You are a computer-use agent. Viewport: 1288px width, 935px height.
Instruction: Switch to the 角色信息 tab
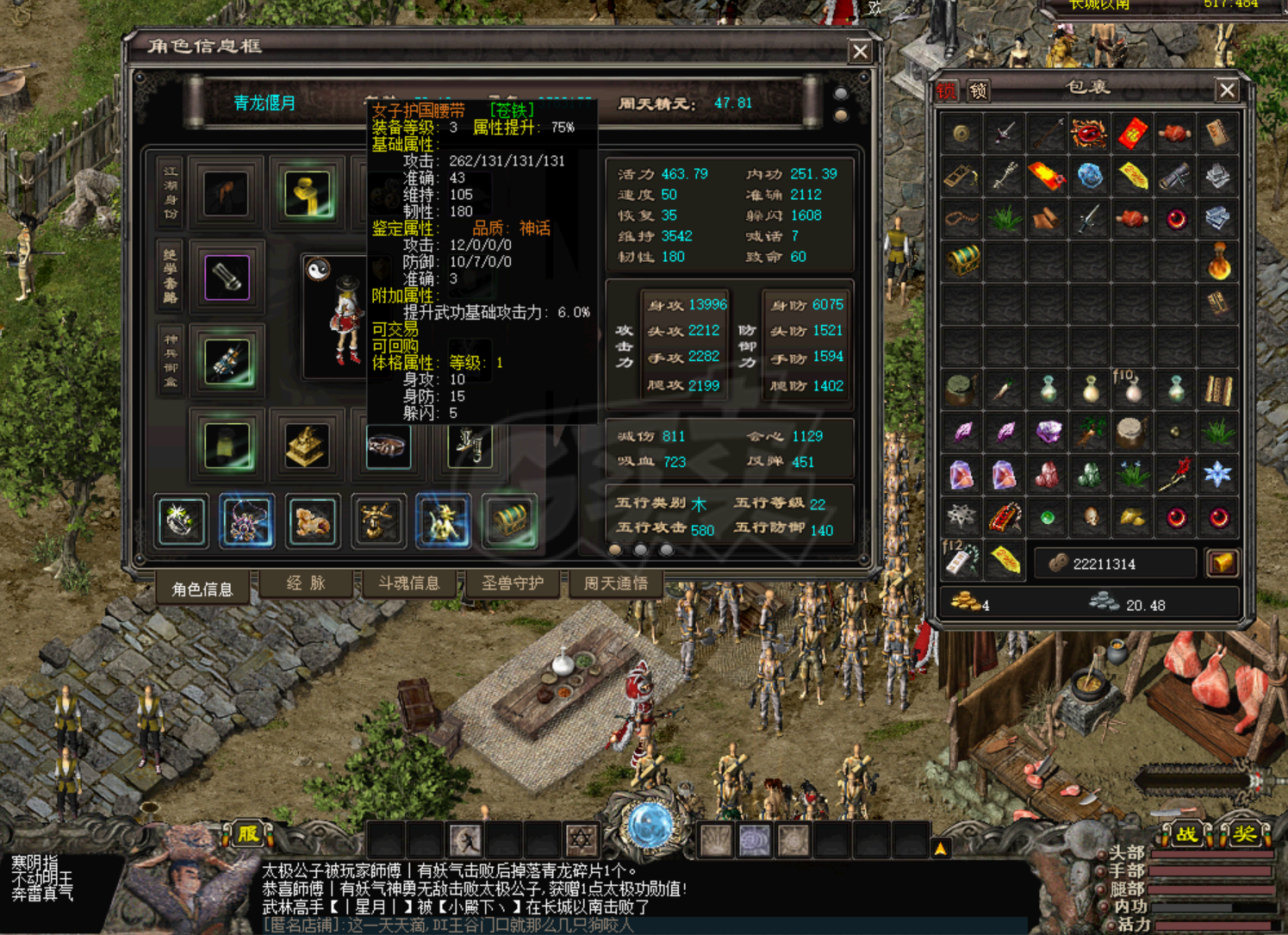(202, 589)
